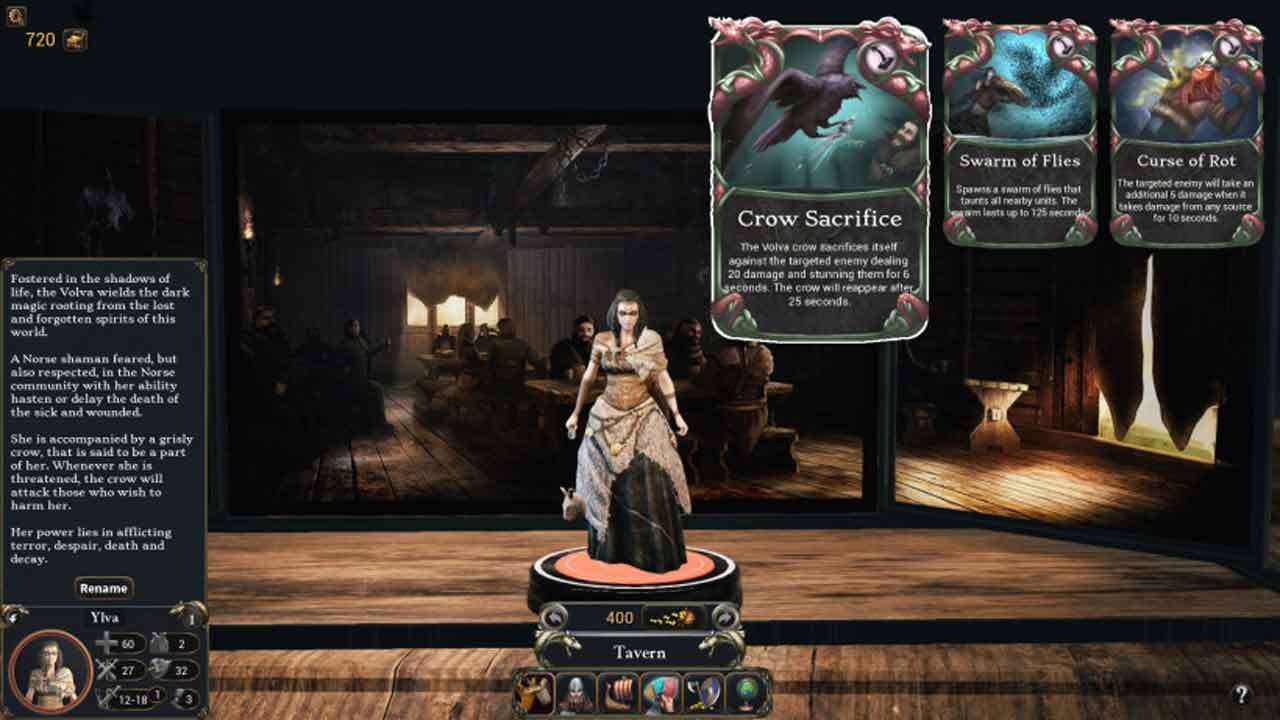Select the Crow Sacrifice ability card

click(820, 180)
